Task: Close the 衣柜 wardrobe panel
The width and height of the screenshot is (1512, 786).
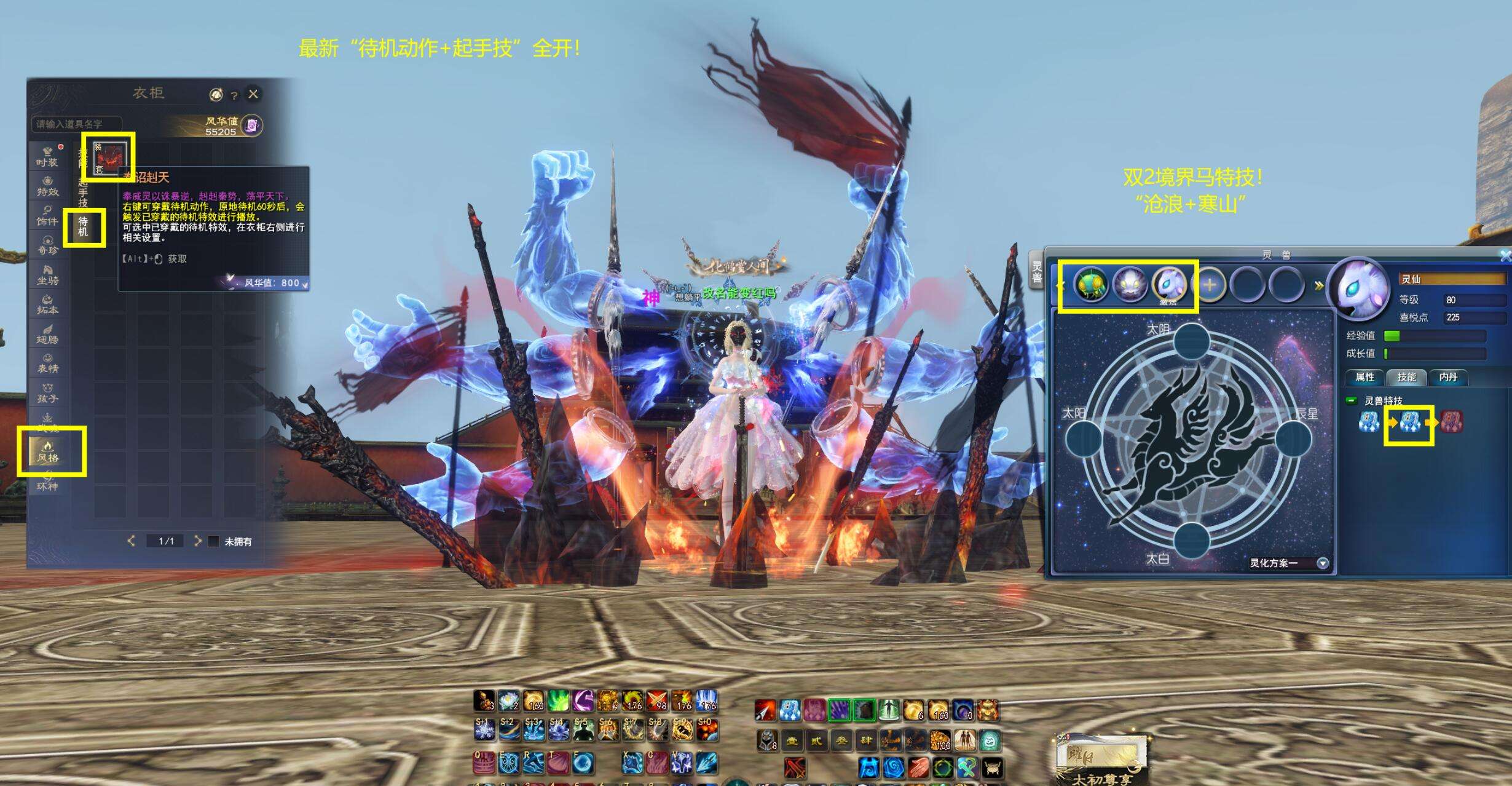Action: (x=253, y=94)
